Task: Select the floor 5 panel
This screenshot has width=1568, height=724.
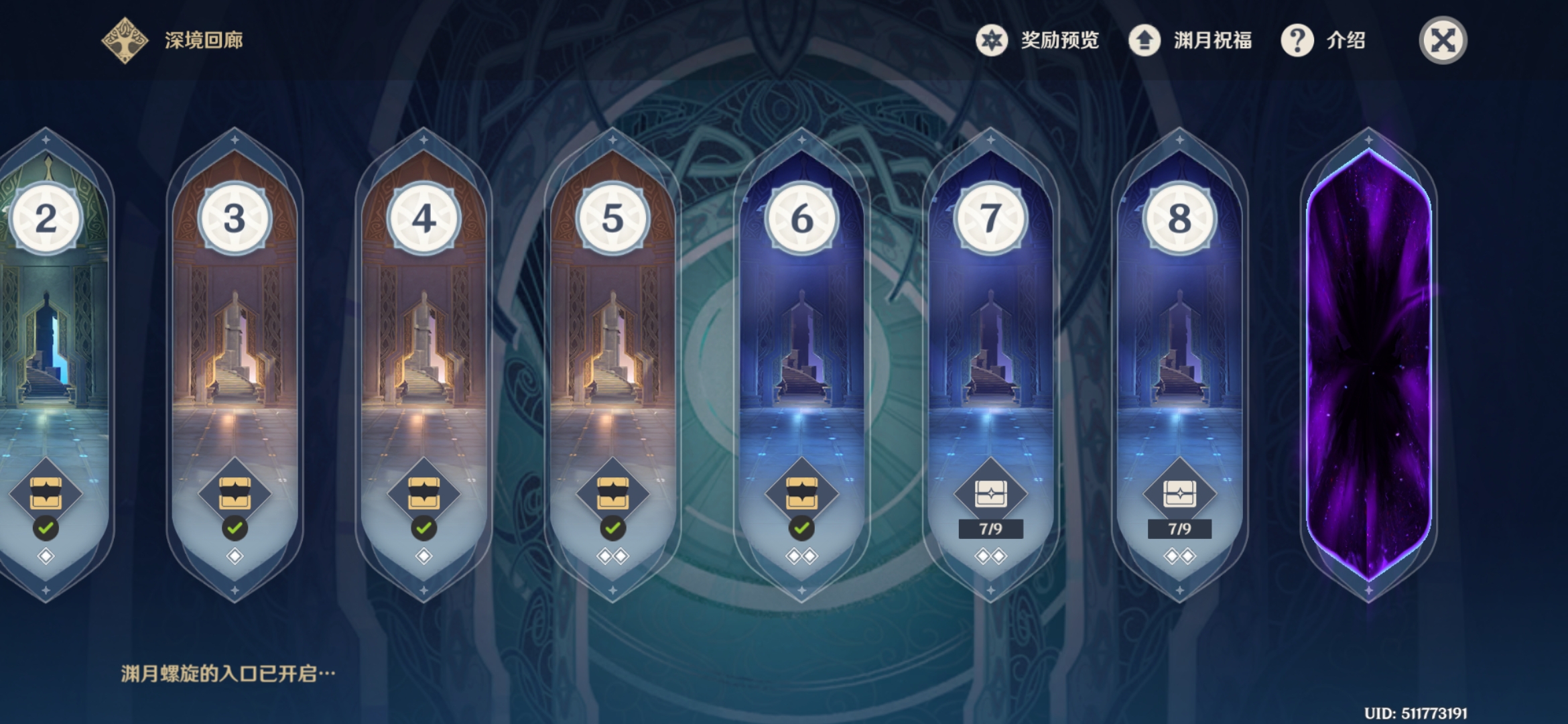Action: 612,335
